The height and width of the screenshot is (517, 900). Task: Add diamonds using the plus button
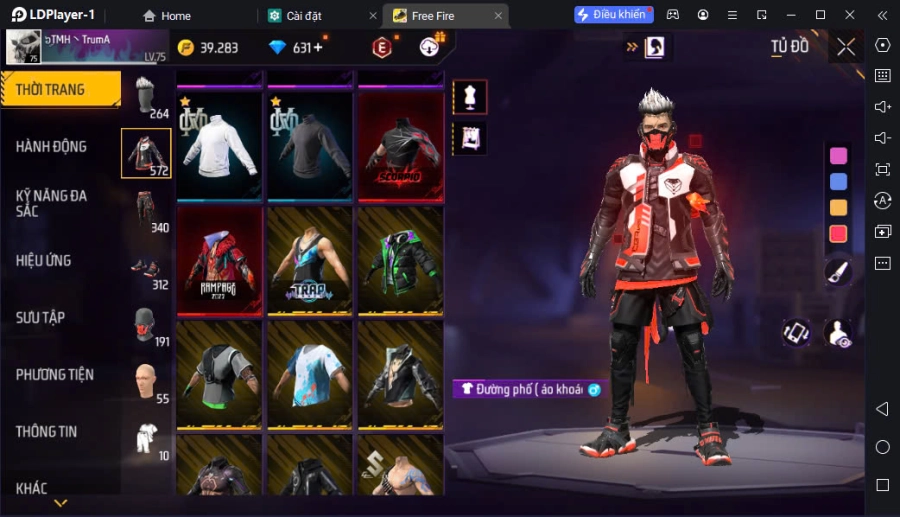coord(318,48)
